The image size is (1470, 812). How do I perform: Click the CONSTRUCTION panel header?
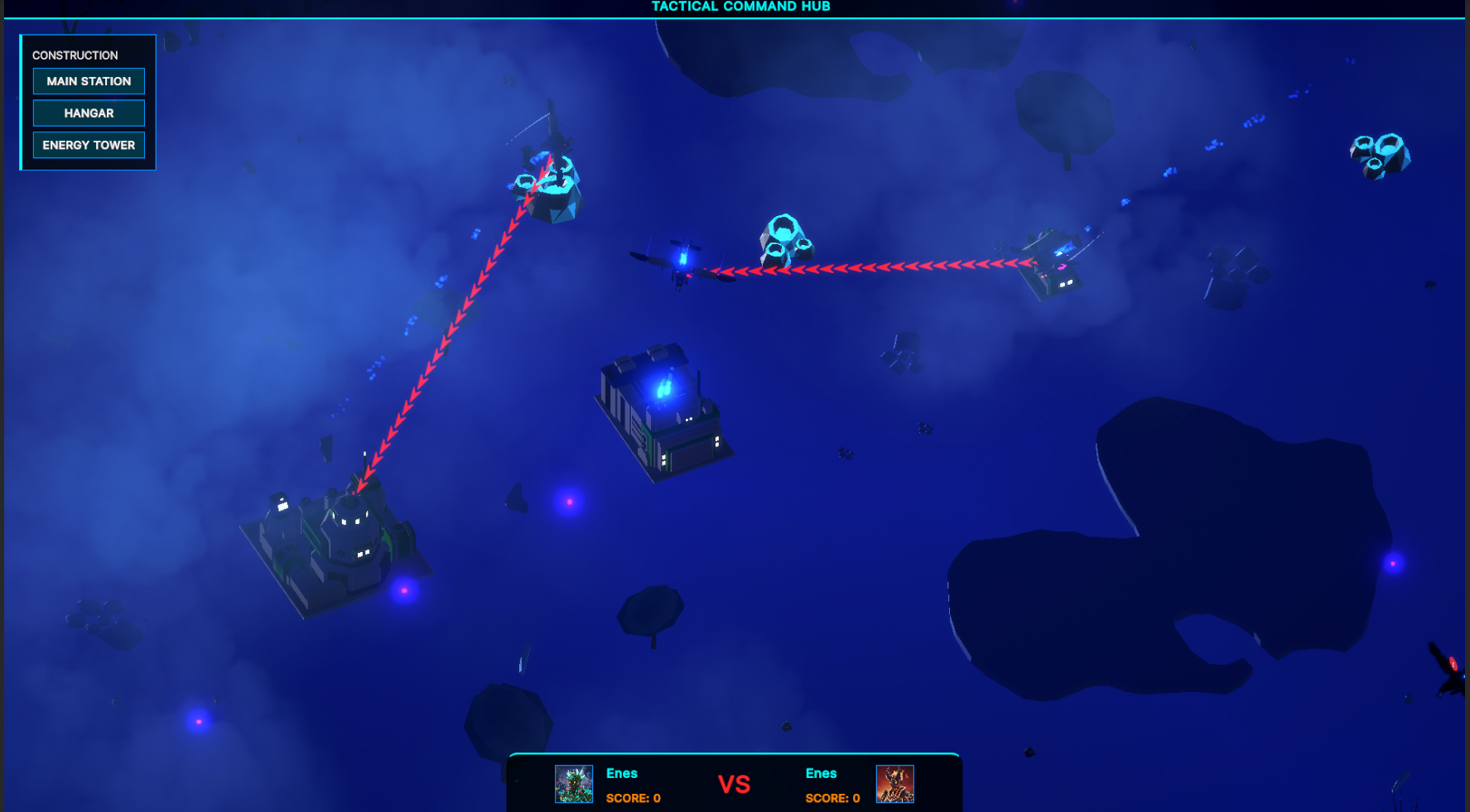click(75, 55)
